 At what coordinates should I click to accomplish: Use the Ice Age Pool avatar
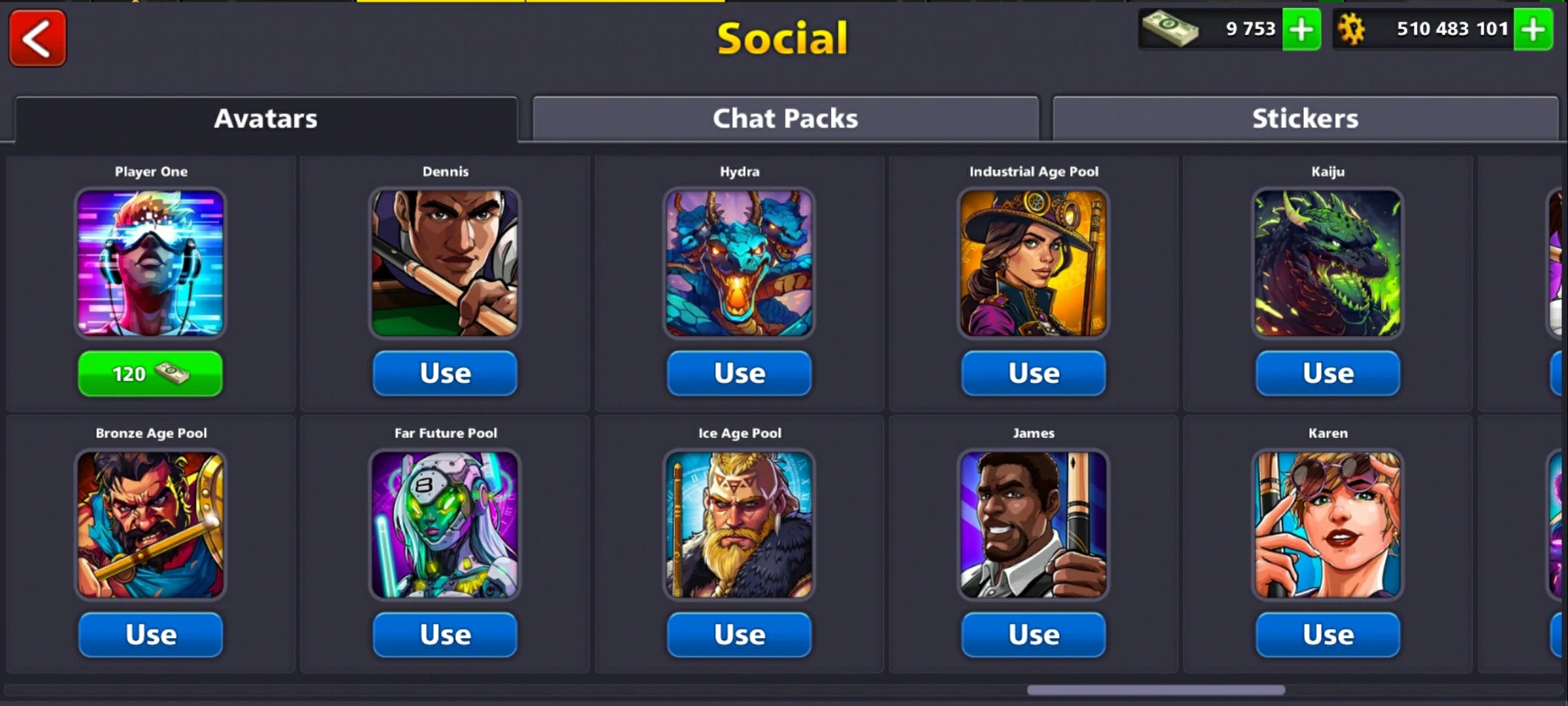pyautogui.click(x=740, y=633)
